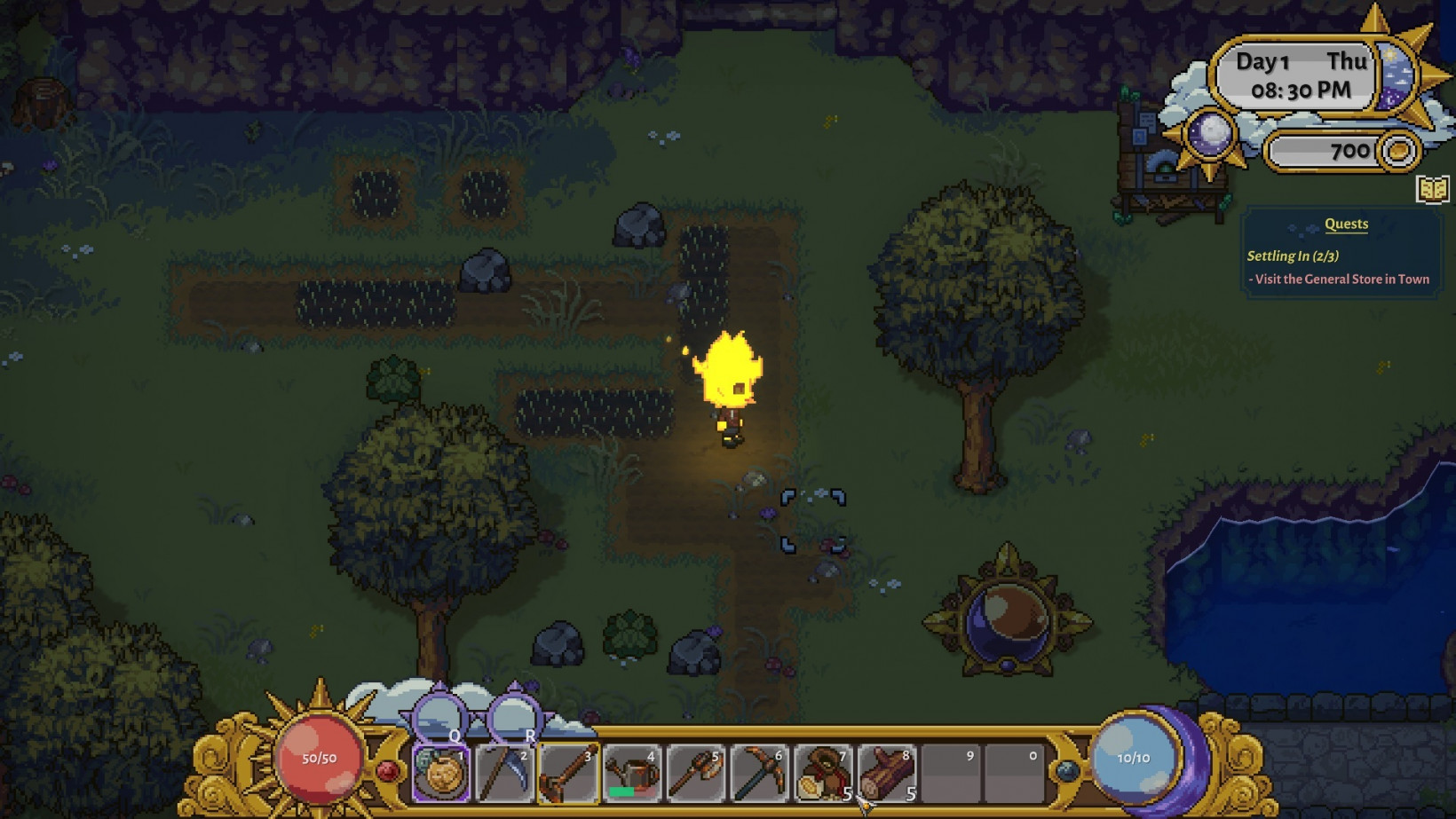This screenshot has width=1456, height=819.
Task: Activate the R ability orb
Action: (x=514, y=715)
